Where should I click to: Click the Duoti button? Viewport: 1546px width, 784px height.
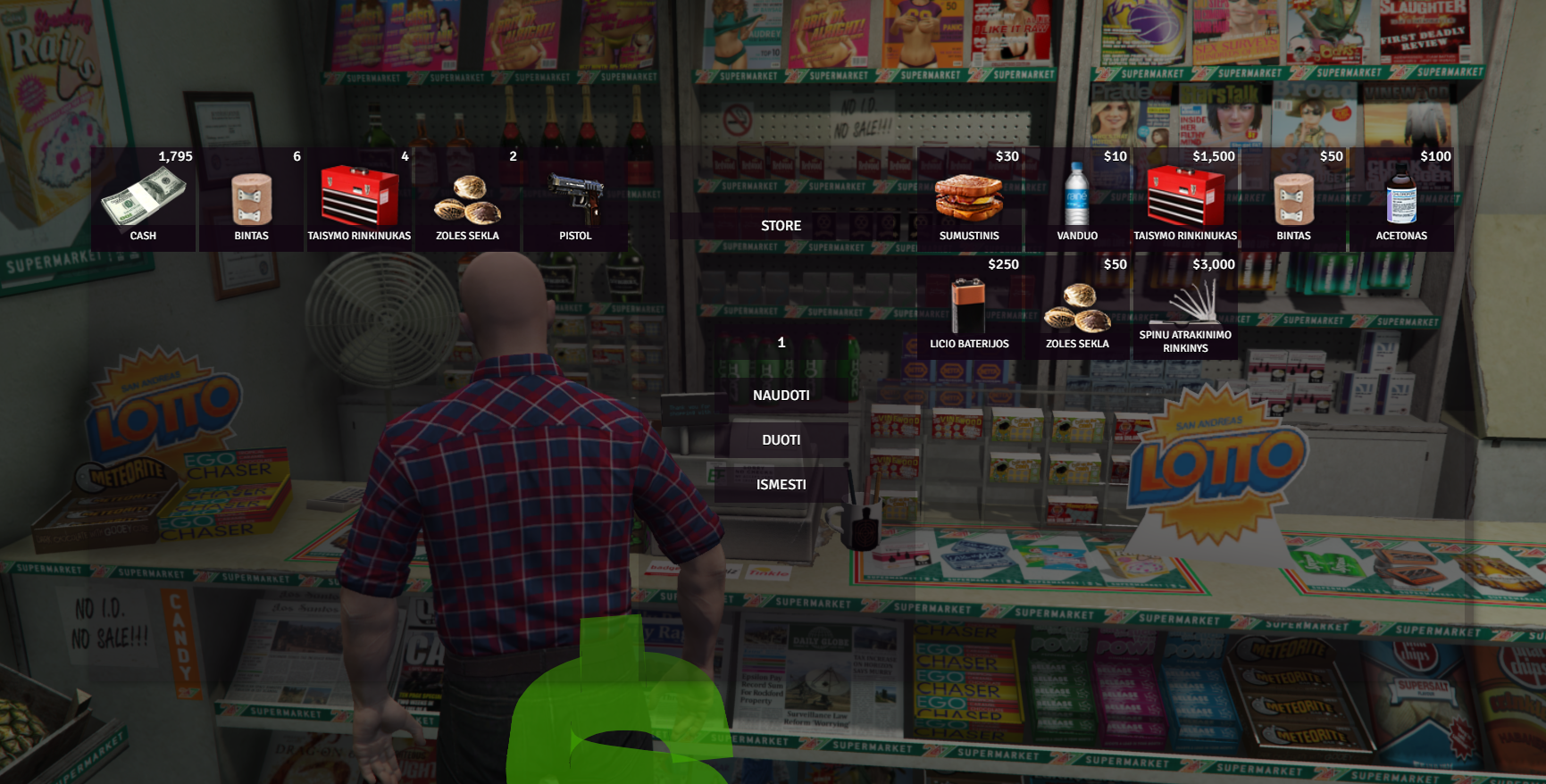coord(781,440)
